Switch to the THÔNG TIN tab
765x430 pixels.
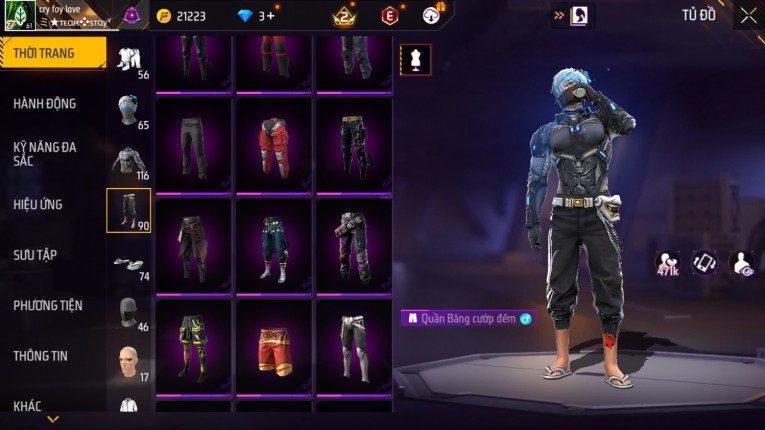40,356
